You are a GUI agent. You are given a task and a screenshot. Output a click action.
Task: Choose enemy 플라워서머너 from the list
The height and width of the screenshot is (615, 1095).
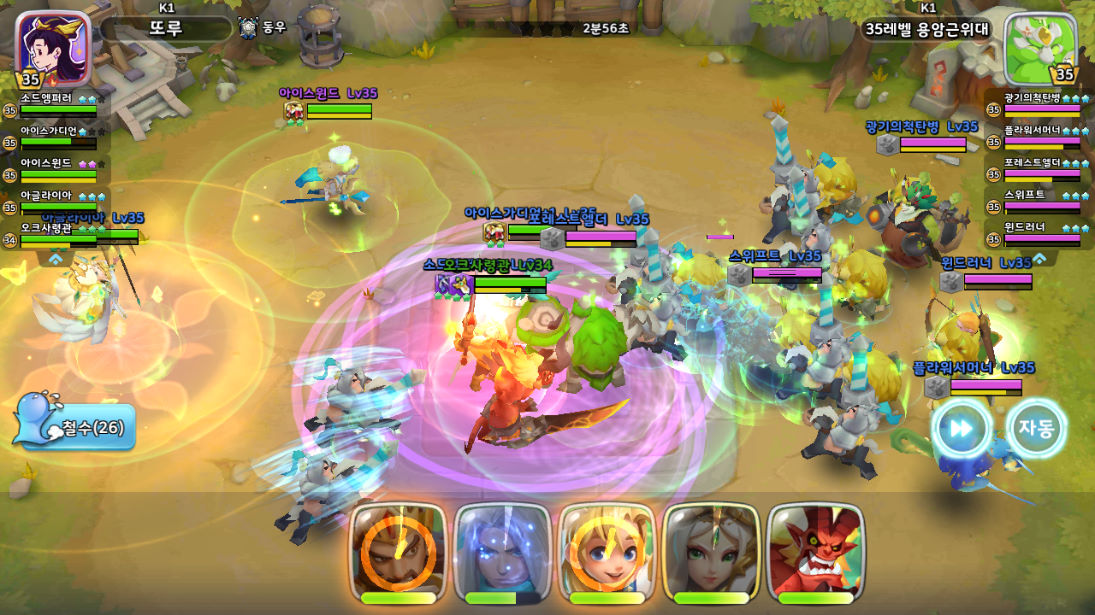point(1040,136)
